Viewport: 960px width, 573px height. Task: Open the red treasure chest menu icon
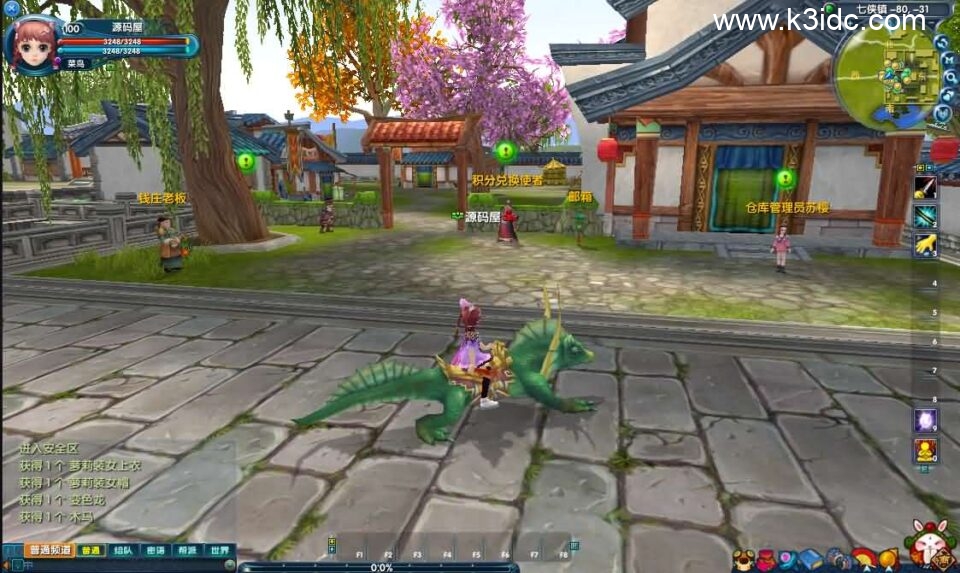coord(764,559)
